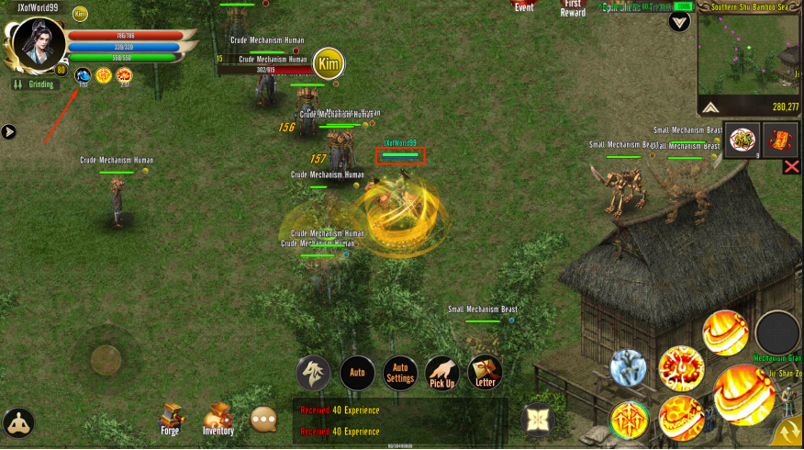This screenshot has height=450, width=804.
Task: Click the wolf head round button
Action: pos(313,373)
